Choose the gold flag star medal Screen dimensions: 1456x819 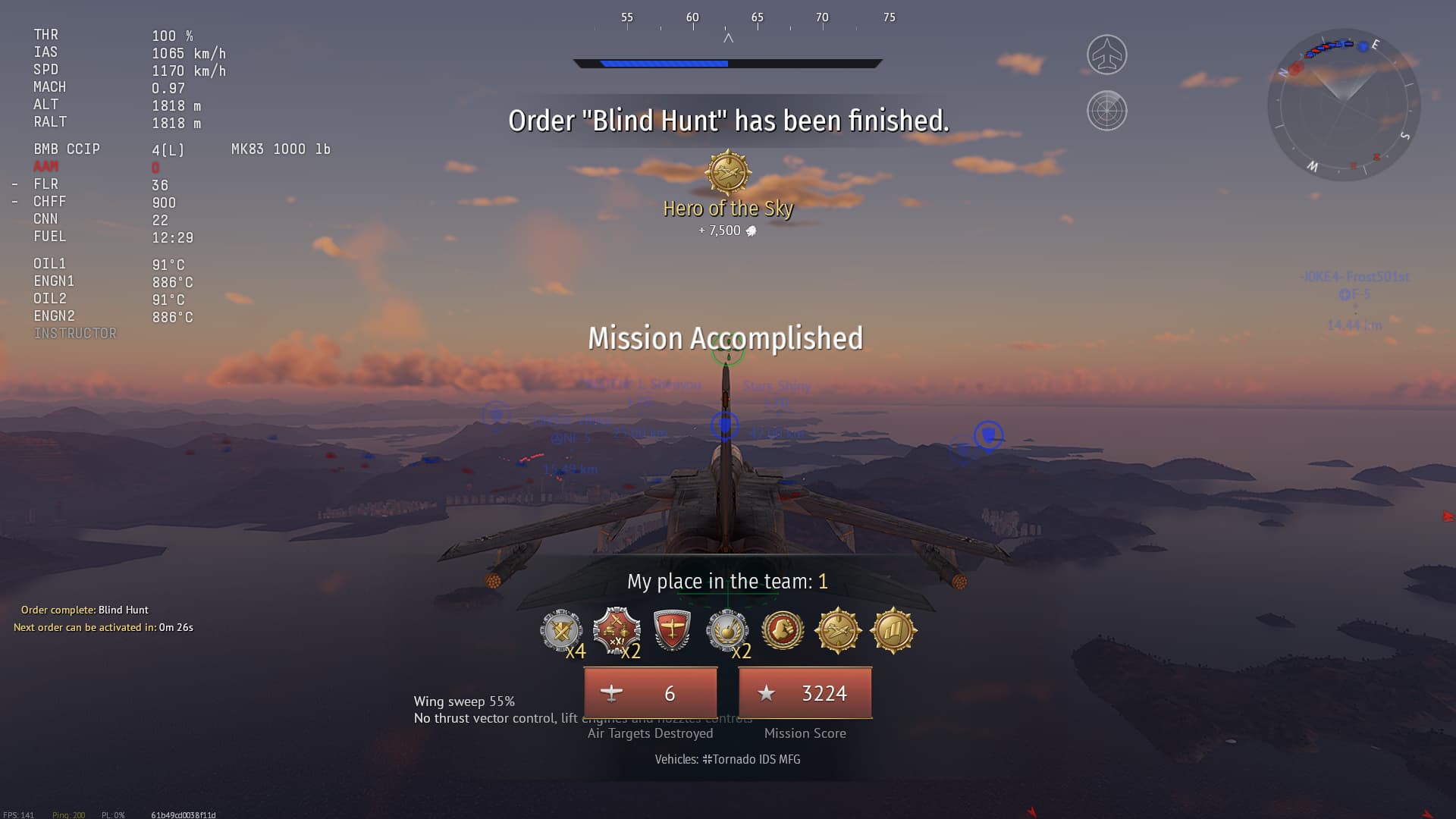coord(893,630)
